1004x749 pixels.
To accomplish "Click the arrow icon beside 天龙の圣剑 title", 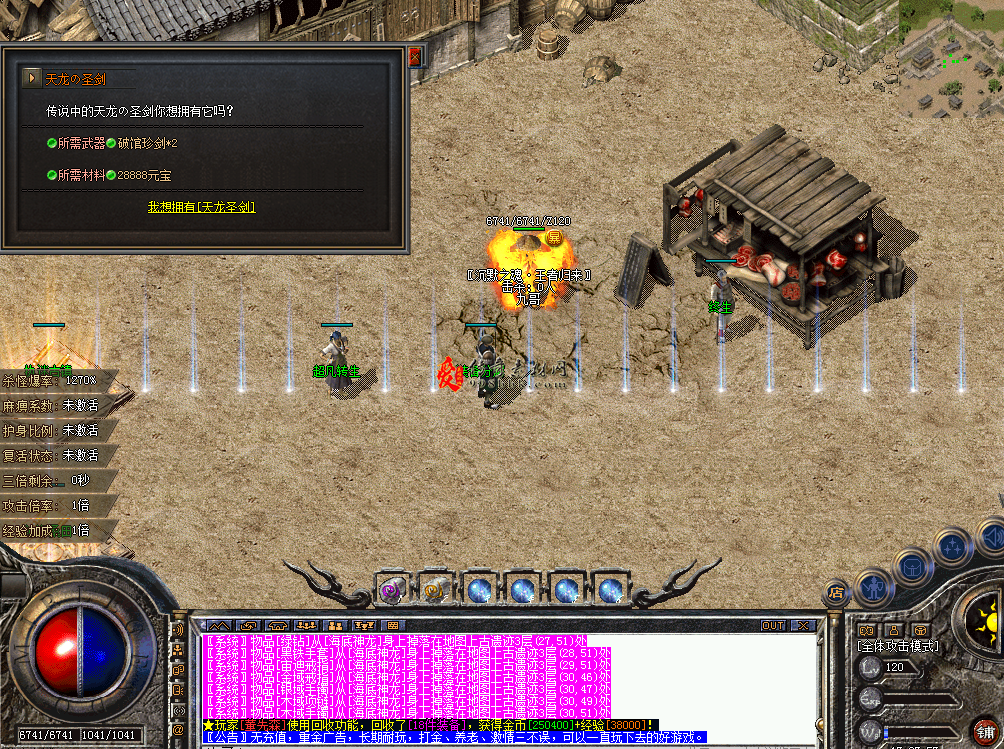I will pos(33,78).
